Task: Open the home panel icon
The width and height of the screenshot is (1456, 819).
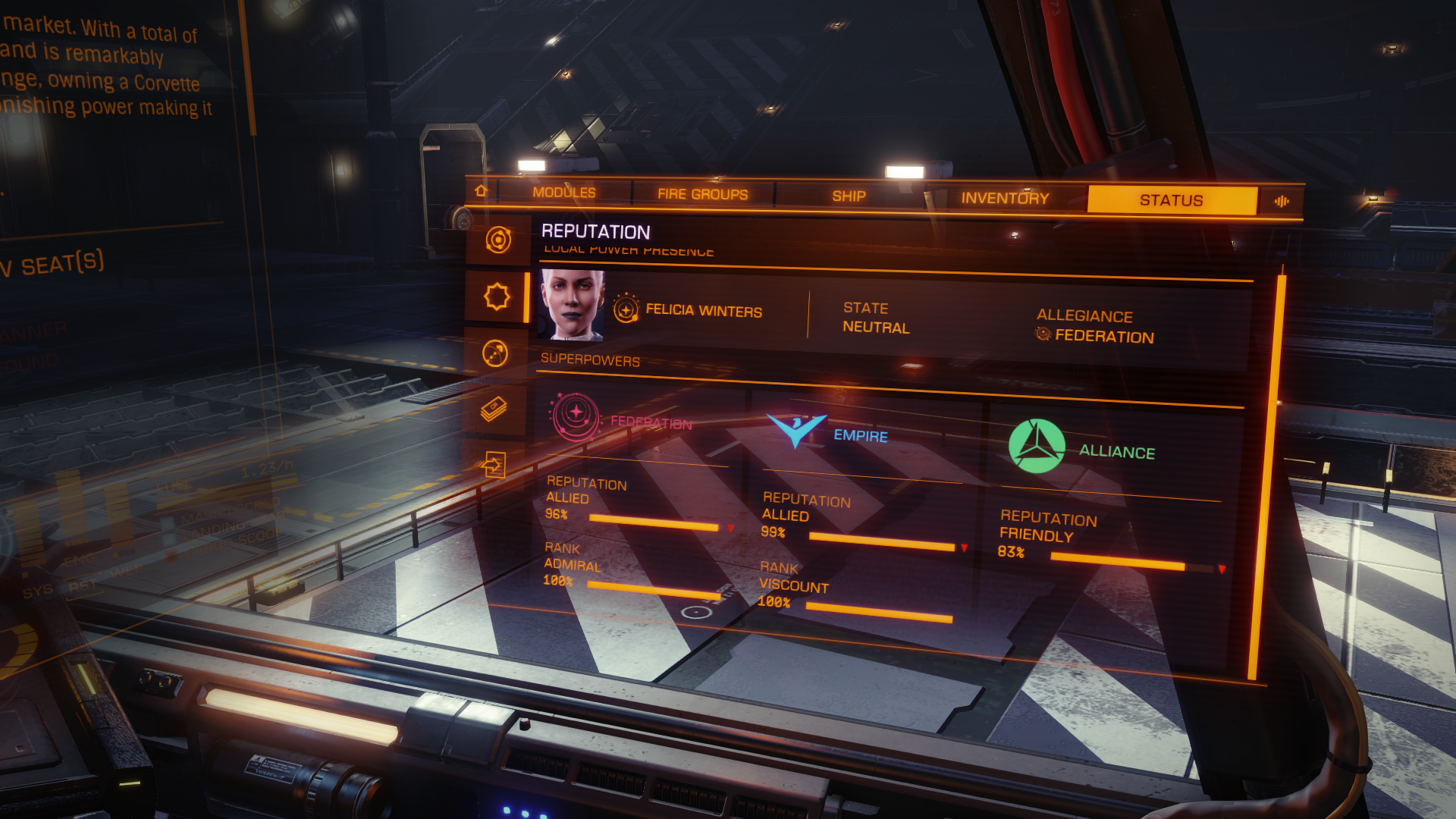Action: [x=481, y=190]
